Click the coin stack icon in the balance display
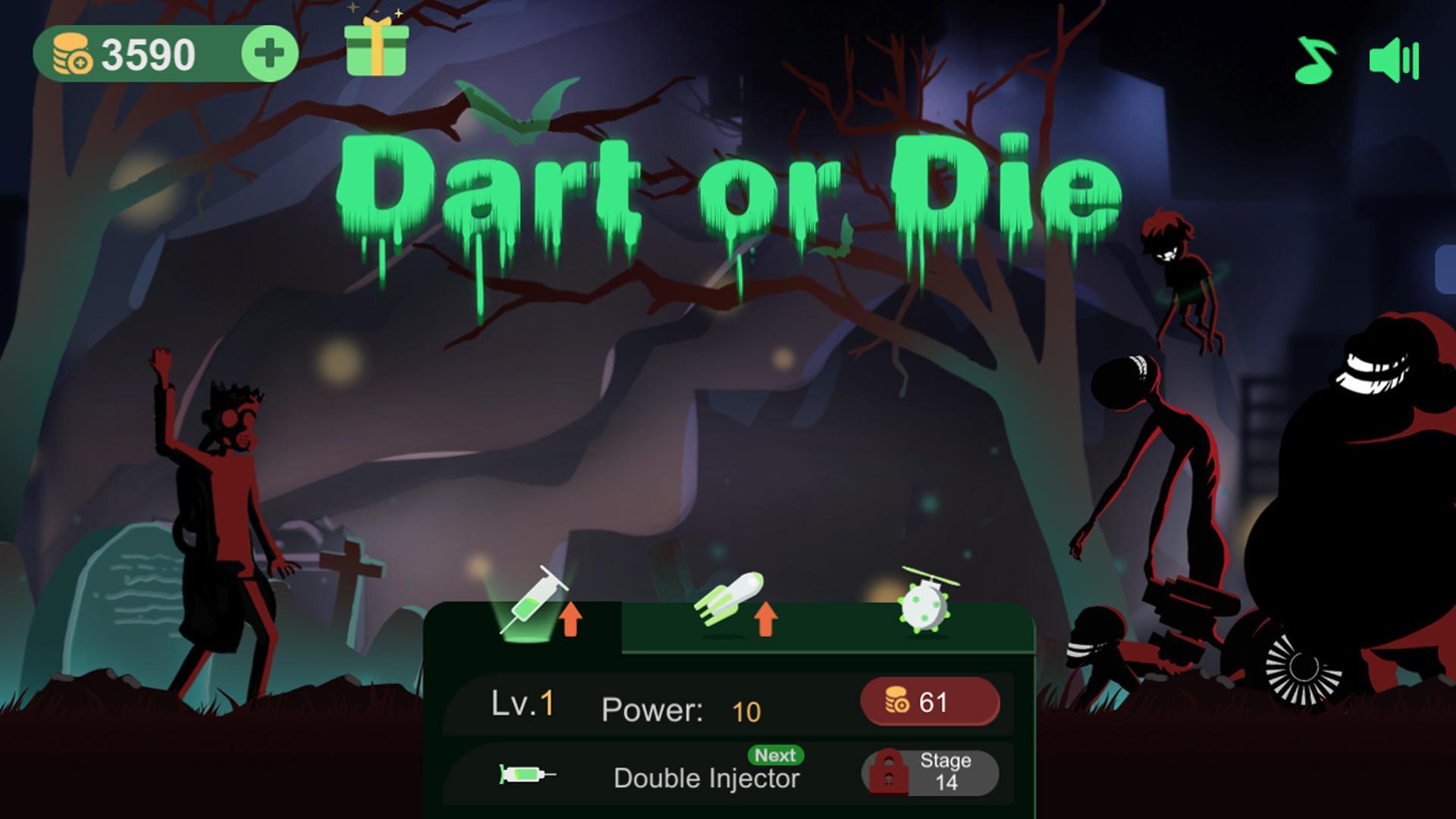 tap(74, 52)
